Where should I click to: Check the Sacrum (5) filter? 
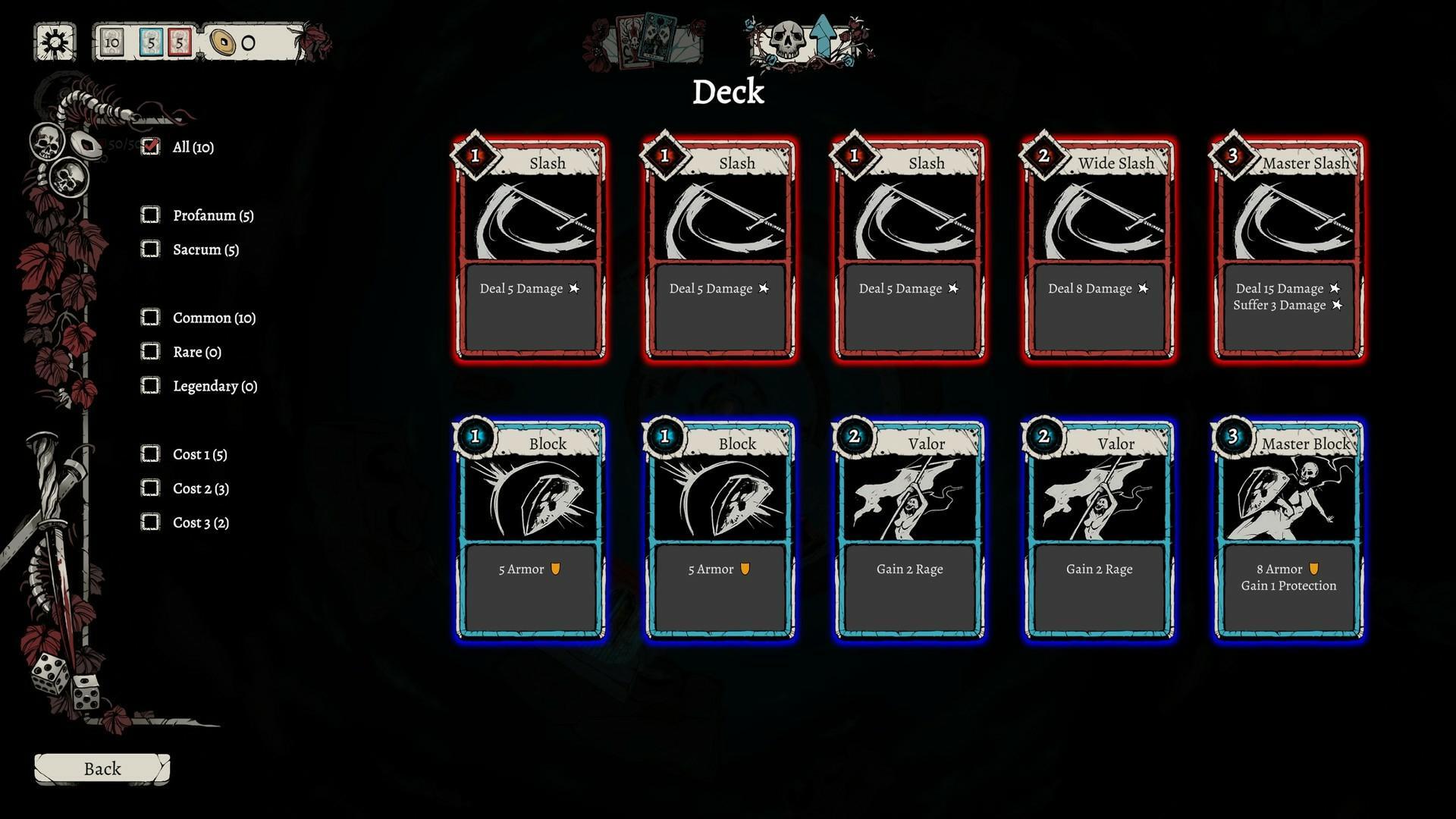pos(149,249)
